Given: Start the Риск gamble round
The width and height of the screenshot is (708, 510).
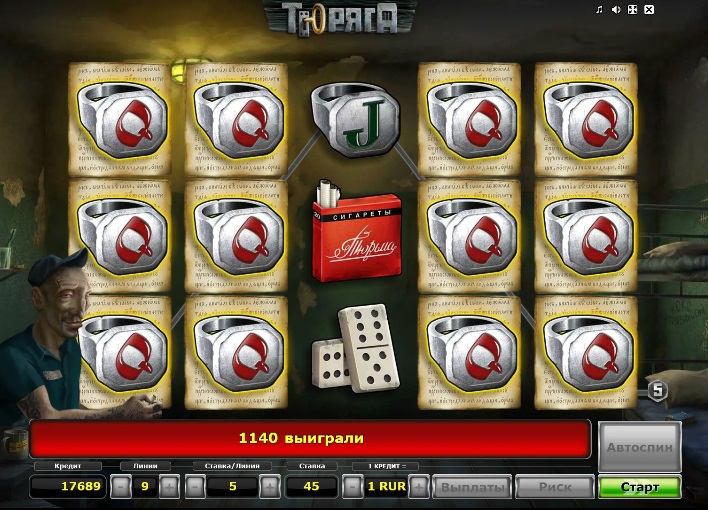Looking at the screenshot, I should [x=555, y=487].
